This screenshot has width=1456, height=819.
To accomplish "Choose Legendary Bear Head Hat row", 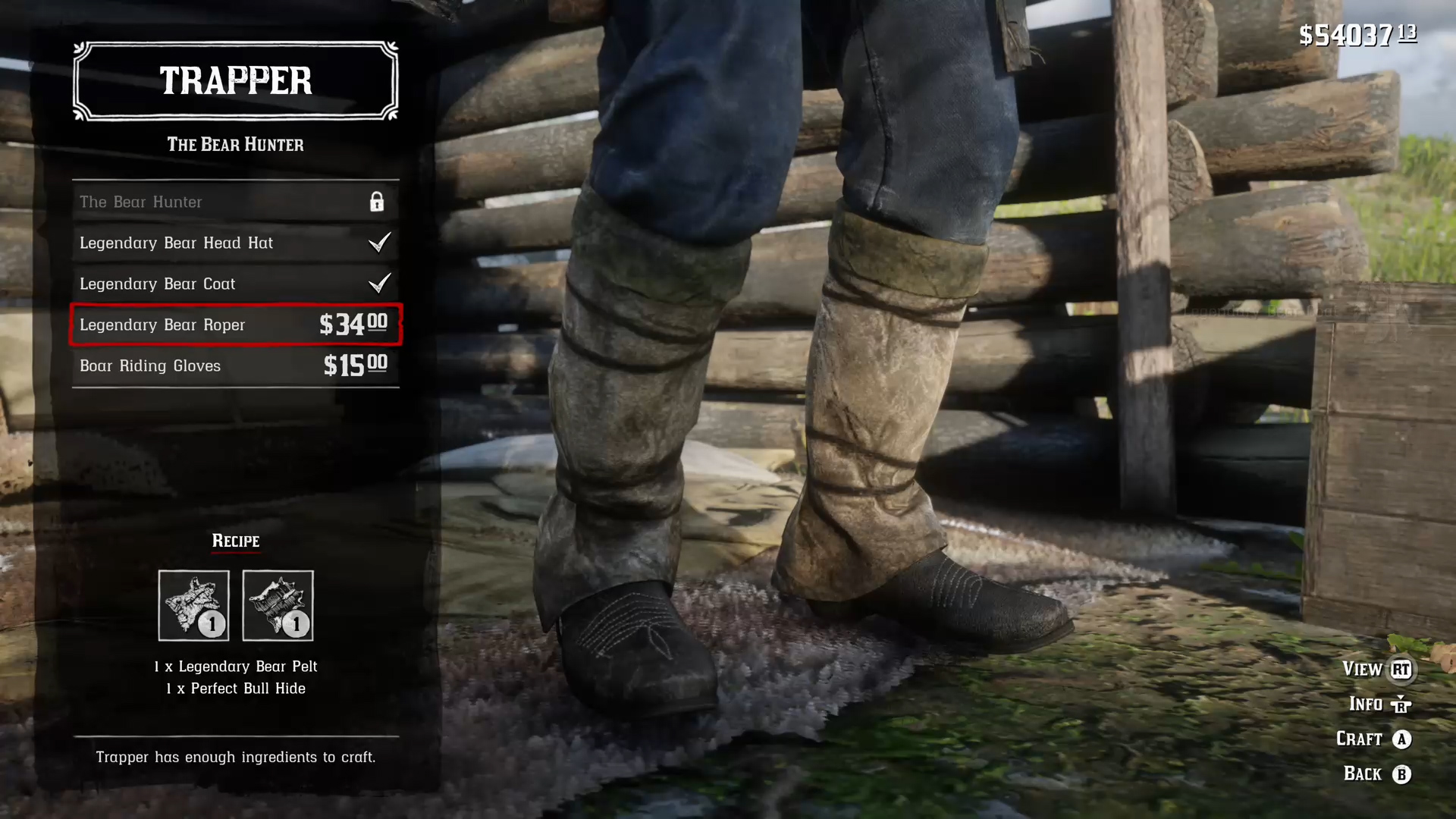I will click(x=235, y=243).
